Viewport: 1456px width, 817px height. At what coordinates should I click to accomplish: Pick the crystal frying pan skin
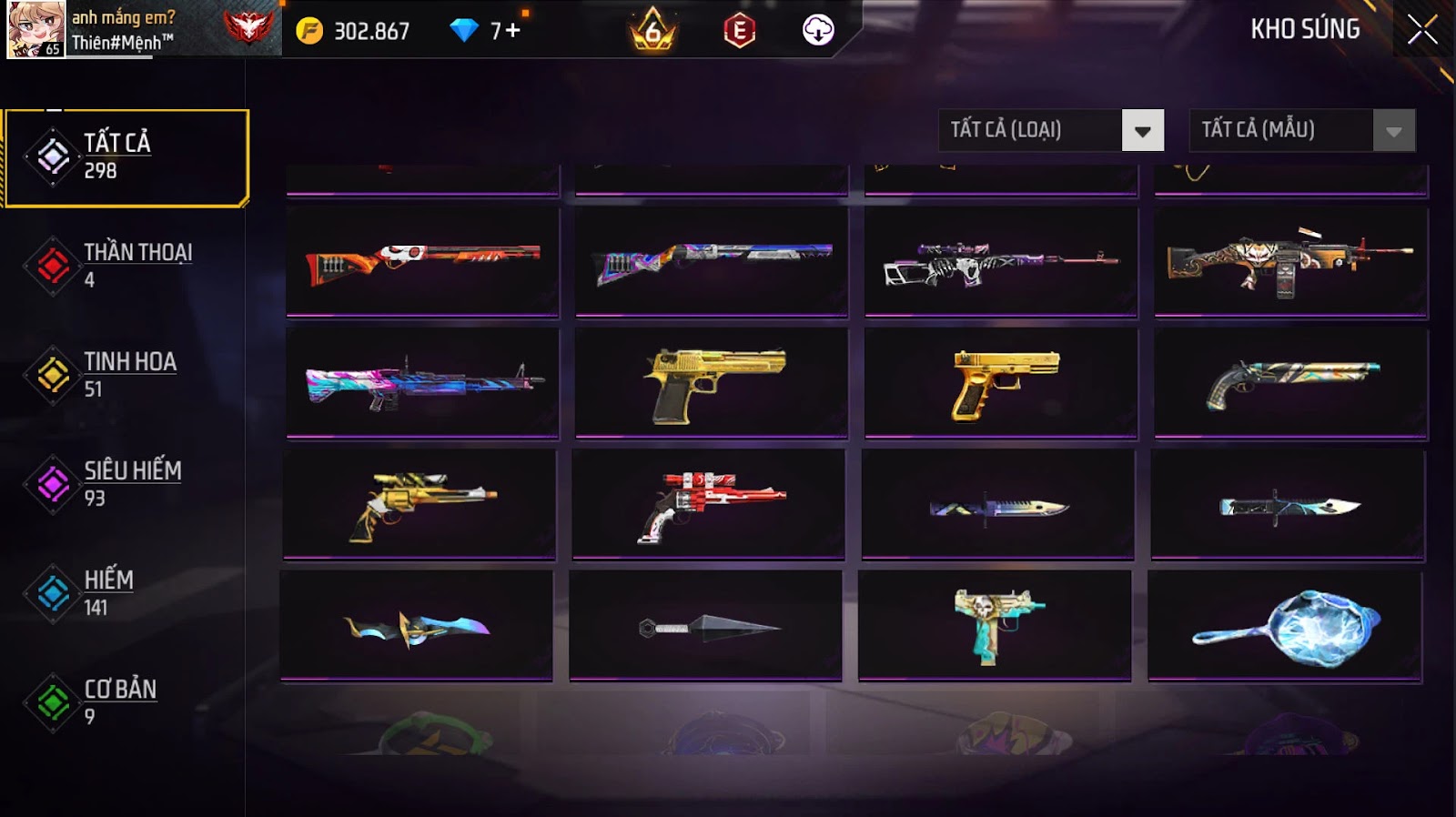pyautogui.click(x=1285, y=626)
